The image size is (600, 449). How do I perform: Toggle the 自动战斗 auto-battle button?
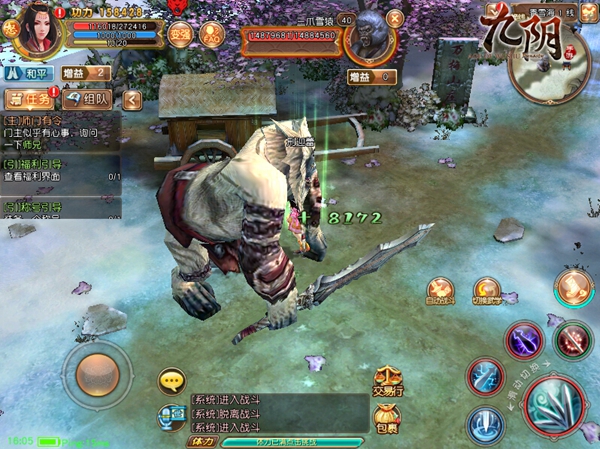click(x=439, y=292)
